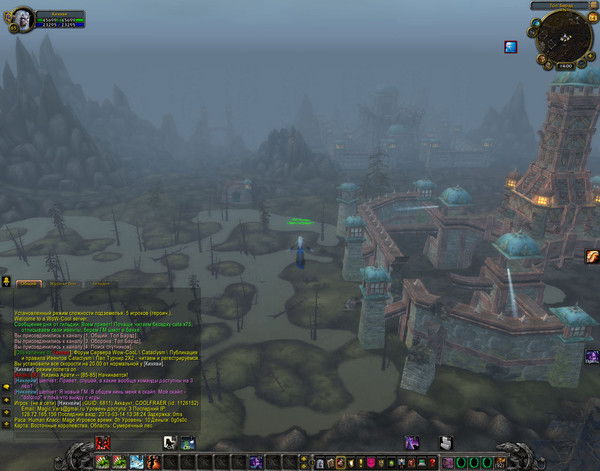Click the chat log message area
Image resolution: width=600 pixels, height=471 pixels.
tap(100, 360)
